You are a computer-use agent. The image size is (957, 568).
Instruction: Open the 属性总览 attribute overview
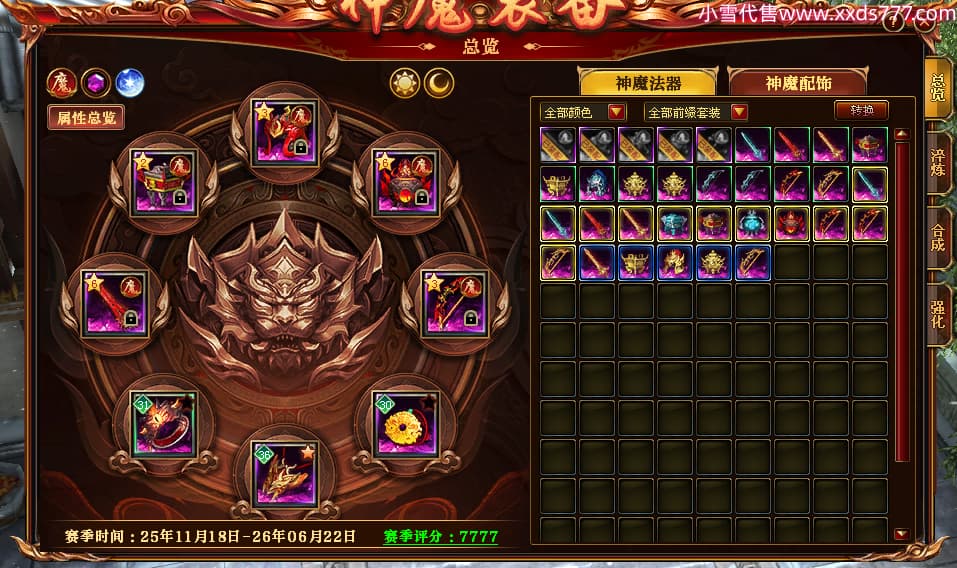[x=85, y=117]
